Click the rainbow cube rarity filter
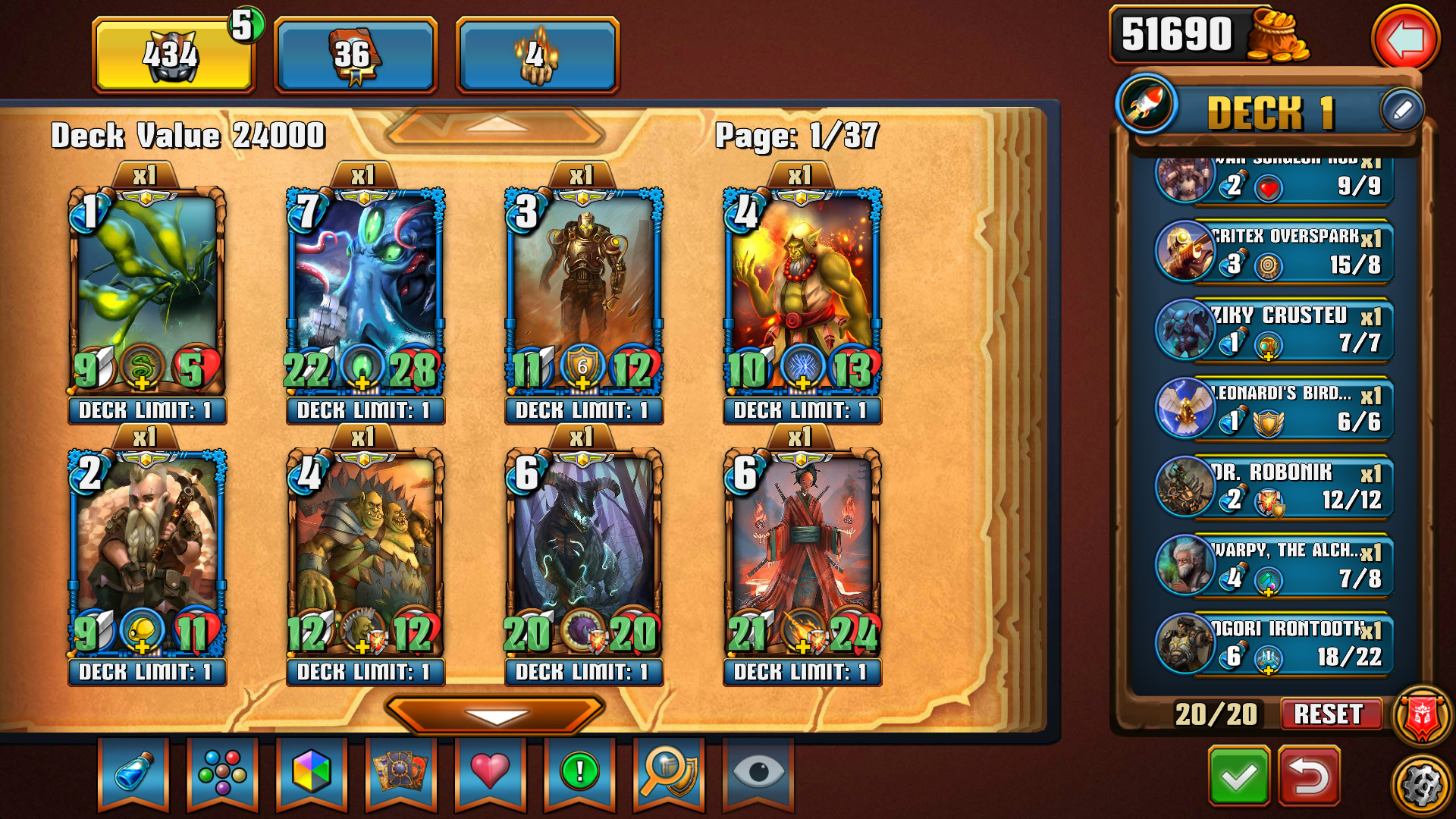Image resolution: width=1456 pixels, height=819 pixels. click(x=311, y=773)
